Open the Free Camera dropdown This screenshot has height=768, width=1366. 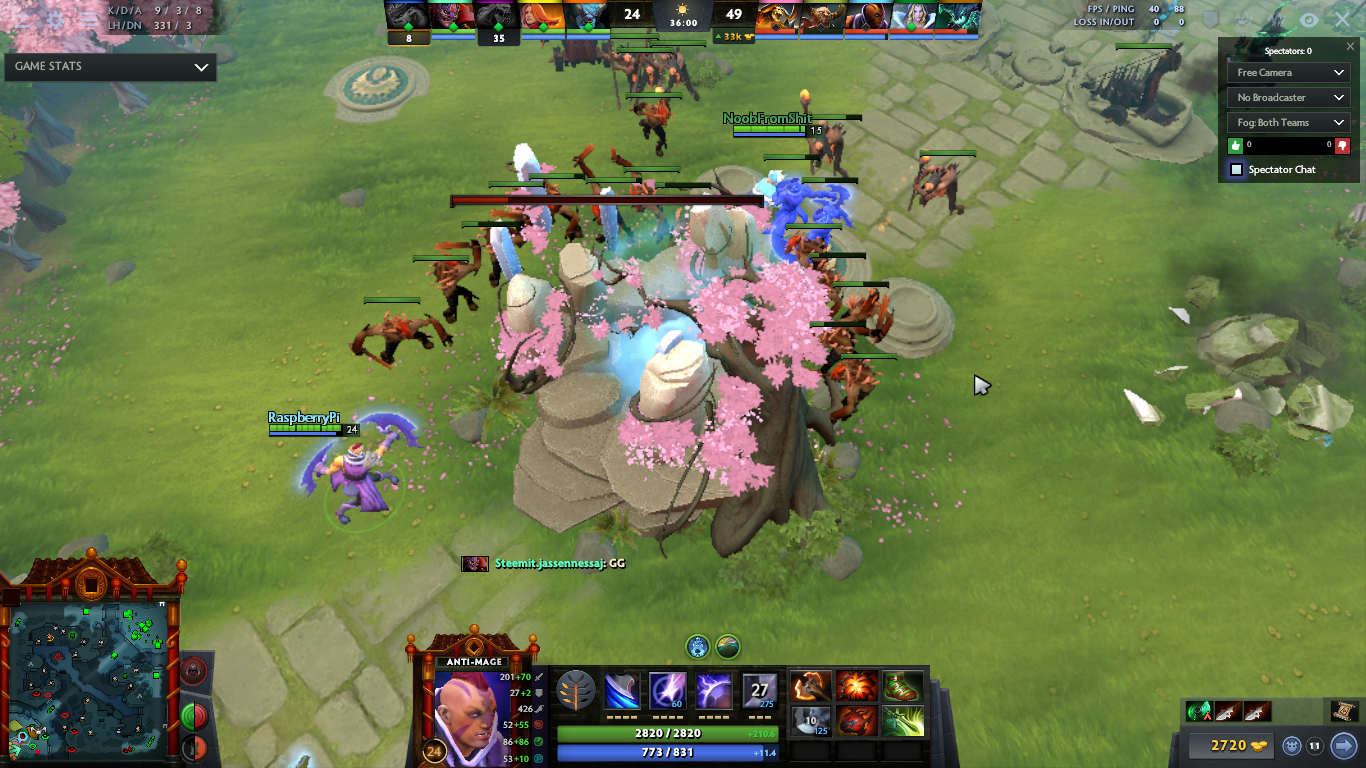1288,73
